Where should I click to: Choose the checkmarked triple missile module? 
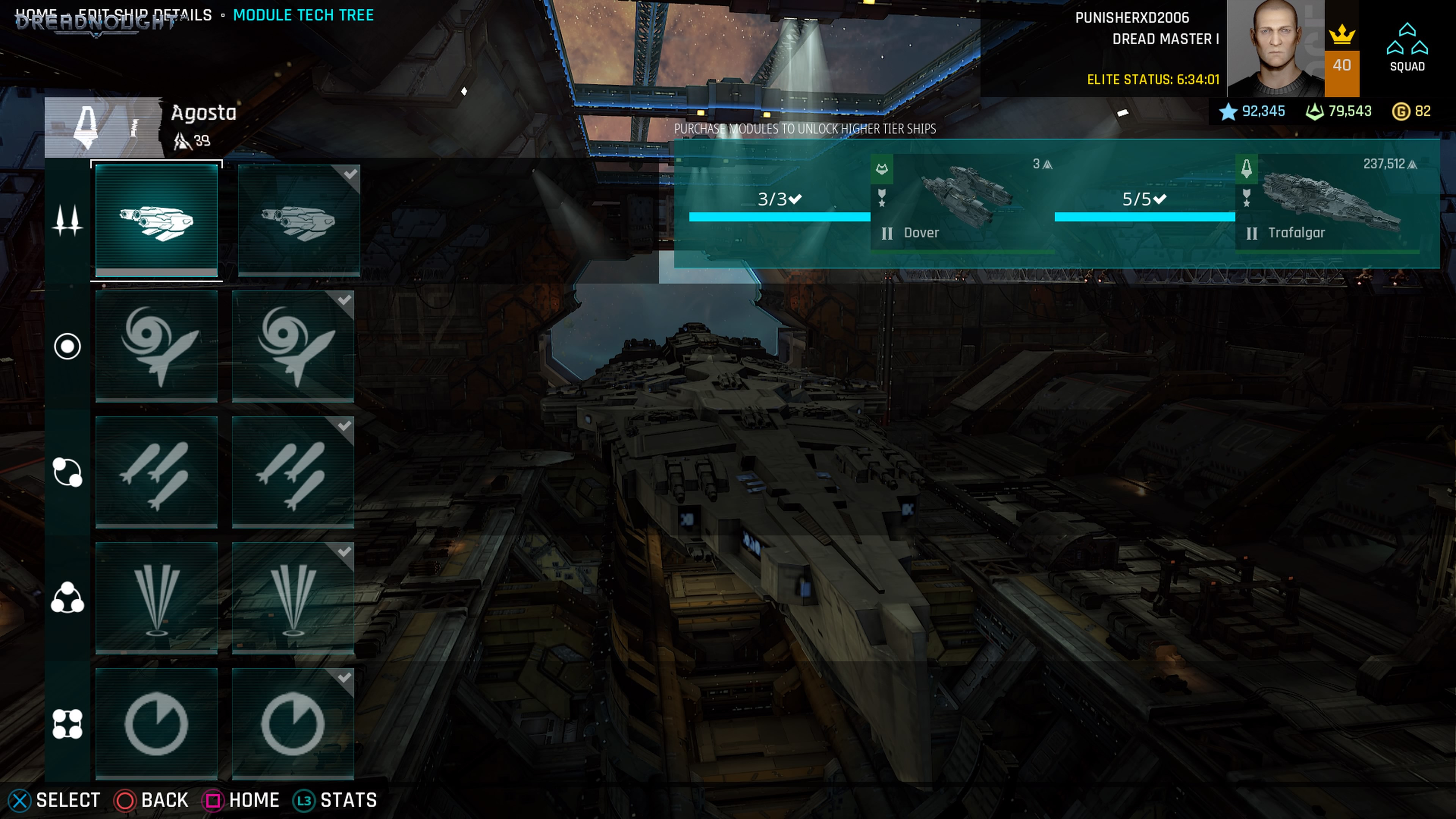point(293,472)
